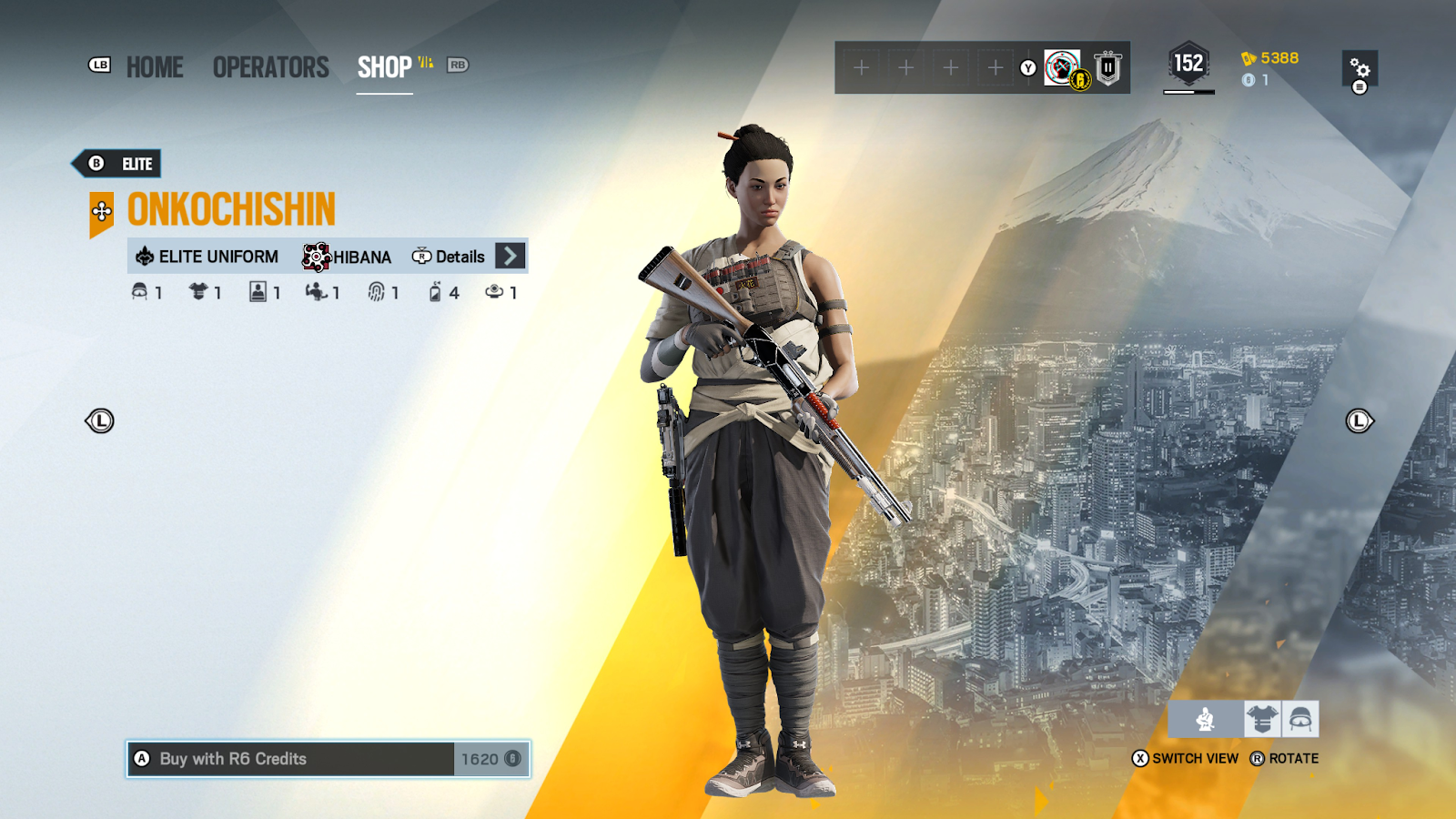Screen dimensions: 1456x819
Task: Select the HIBANA operator label
Action: (348, 257)
